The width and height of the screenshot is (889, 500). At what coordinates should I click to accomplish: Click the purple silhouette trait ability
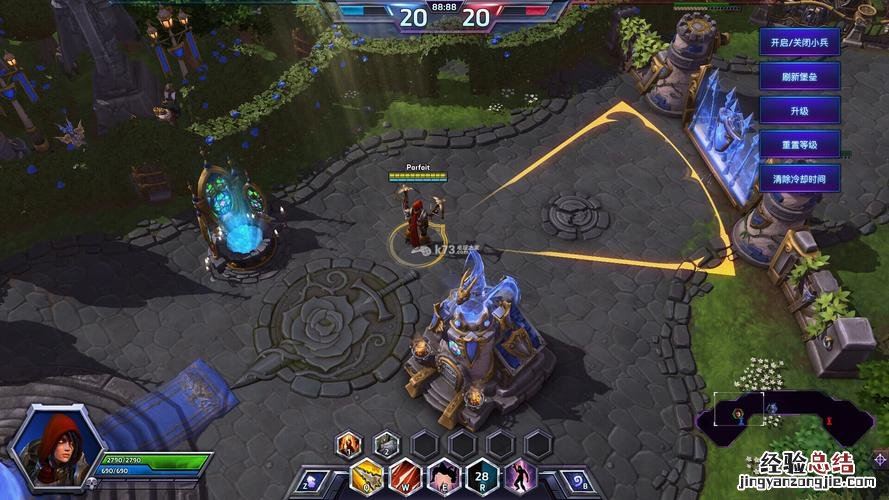click(x=519, y=476)
